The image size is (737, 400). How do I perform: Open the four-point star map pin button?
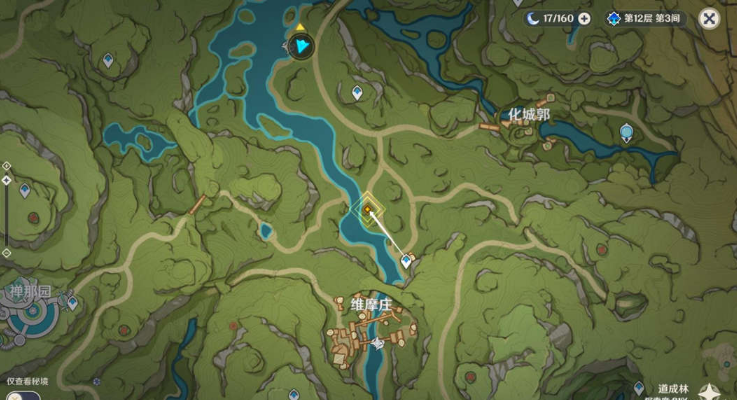pyautogui.click(x=712, y=392)
